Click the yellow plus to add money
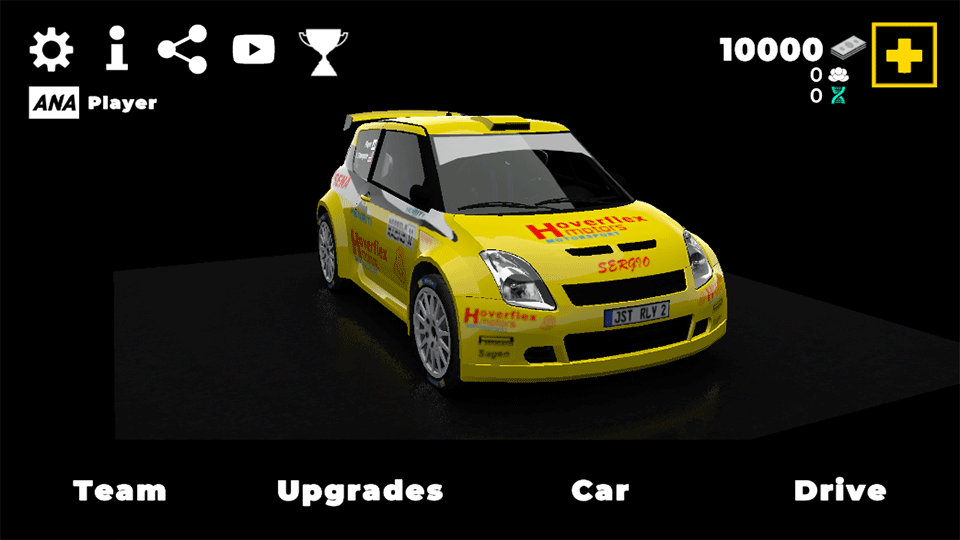This screenshot has width=960, height=540. 904,55
